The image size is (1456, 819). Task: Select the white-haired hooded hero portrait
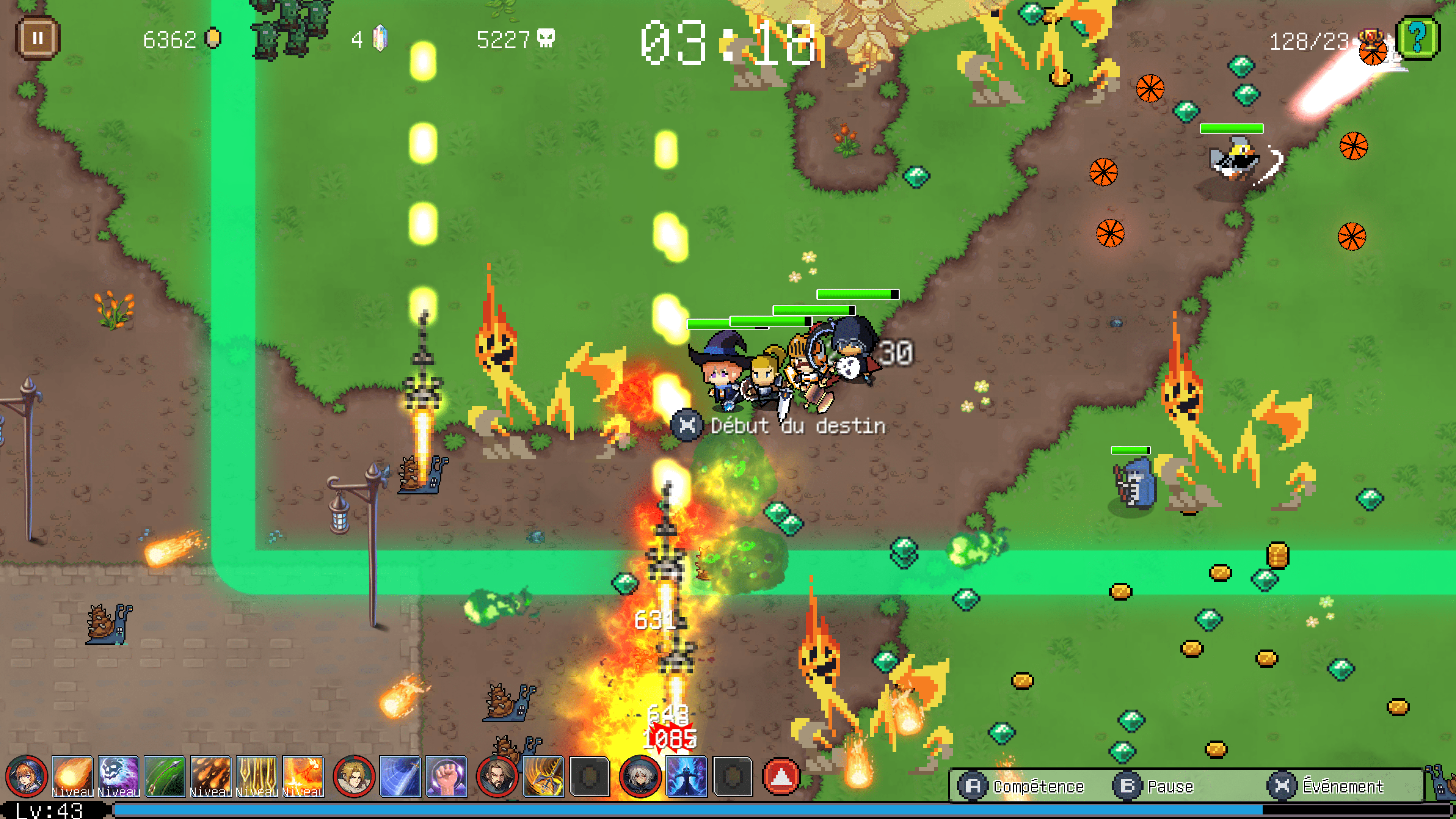[x=640, y=777]
